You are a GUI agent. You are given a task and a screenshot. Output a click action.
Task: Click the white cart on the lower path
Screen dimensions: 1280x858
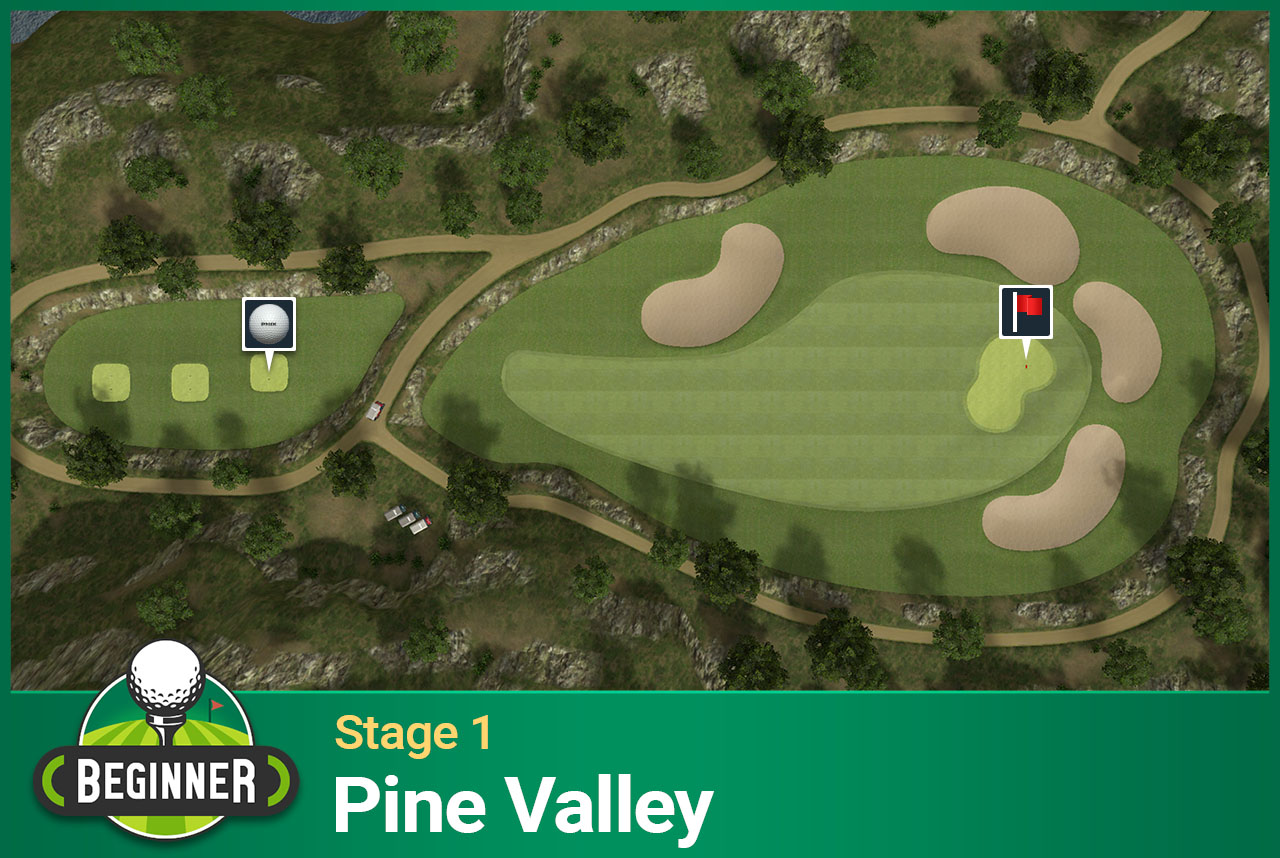pyautogui.click(x=394, y=513)
